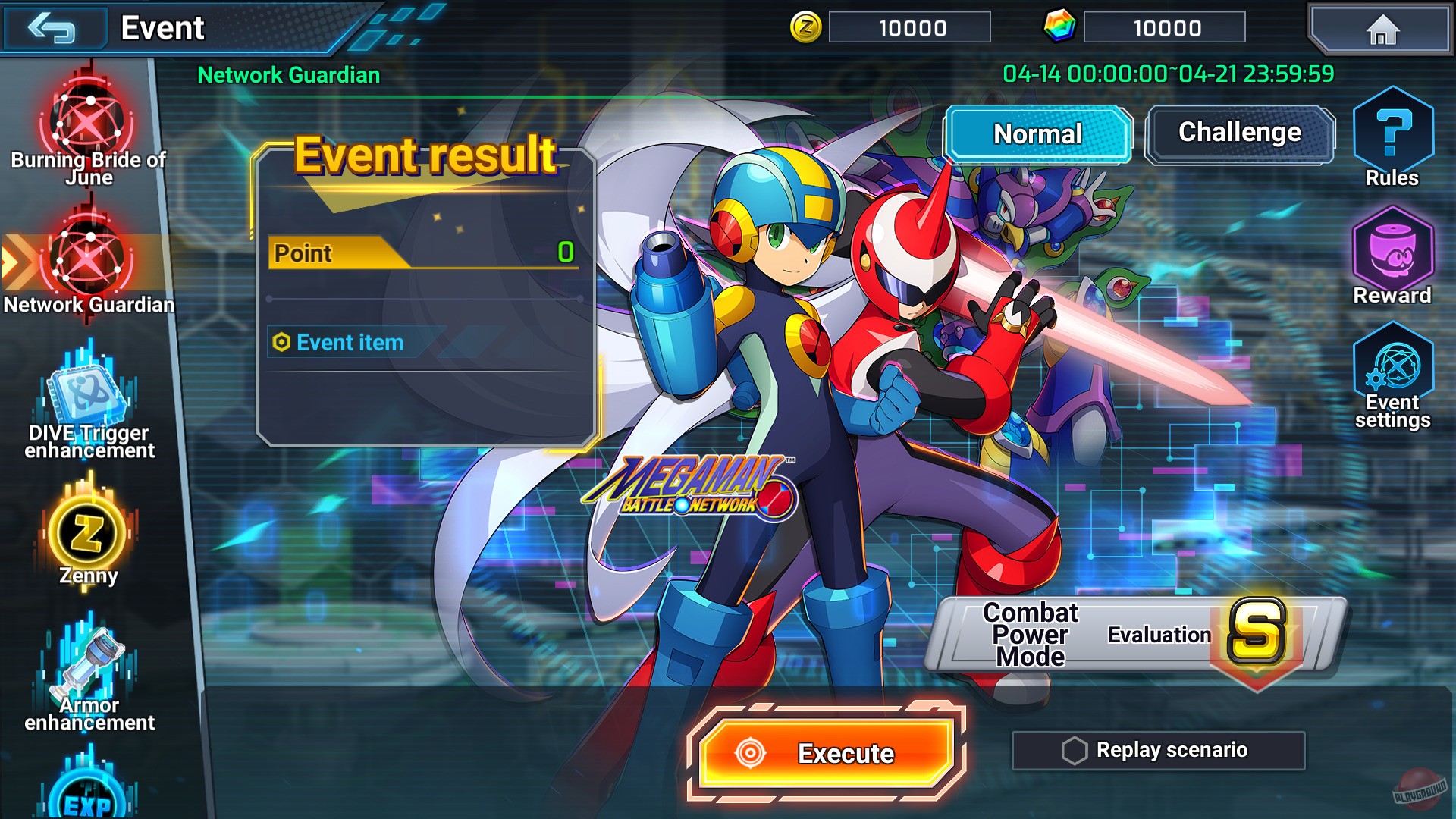Check the Point progress counter
This screenshot has width=1456, height=819.
(421, 254)
